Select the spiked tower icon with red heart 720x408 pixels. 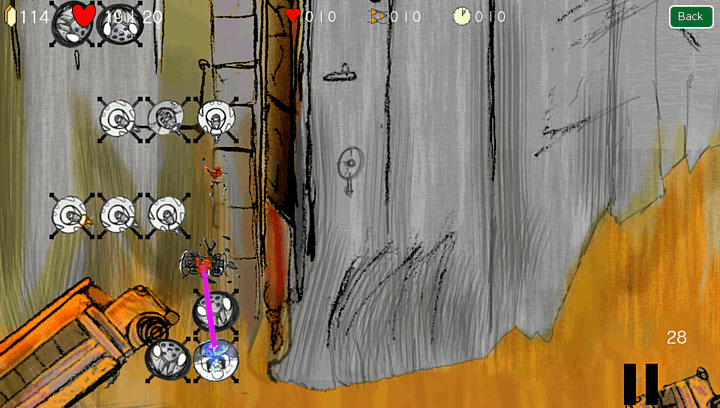click(x=73, y=21)
